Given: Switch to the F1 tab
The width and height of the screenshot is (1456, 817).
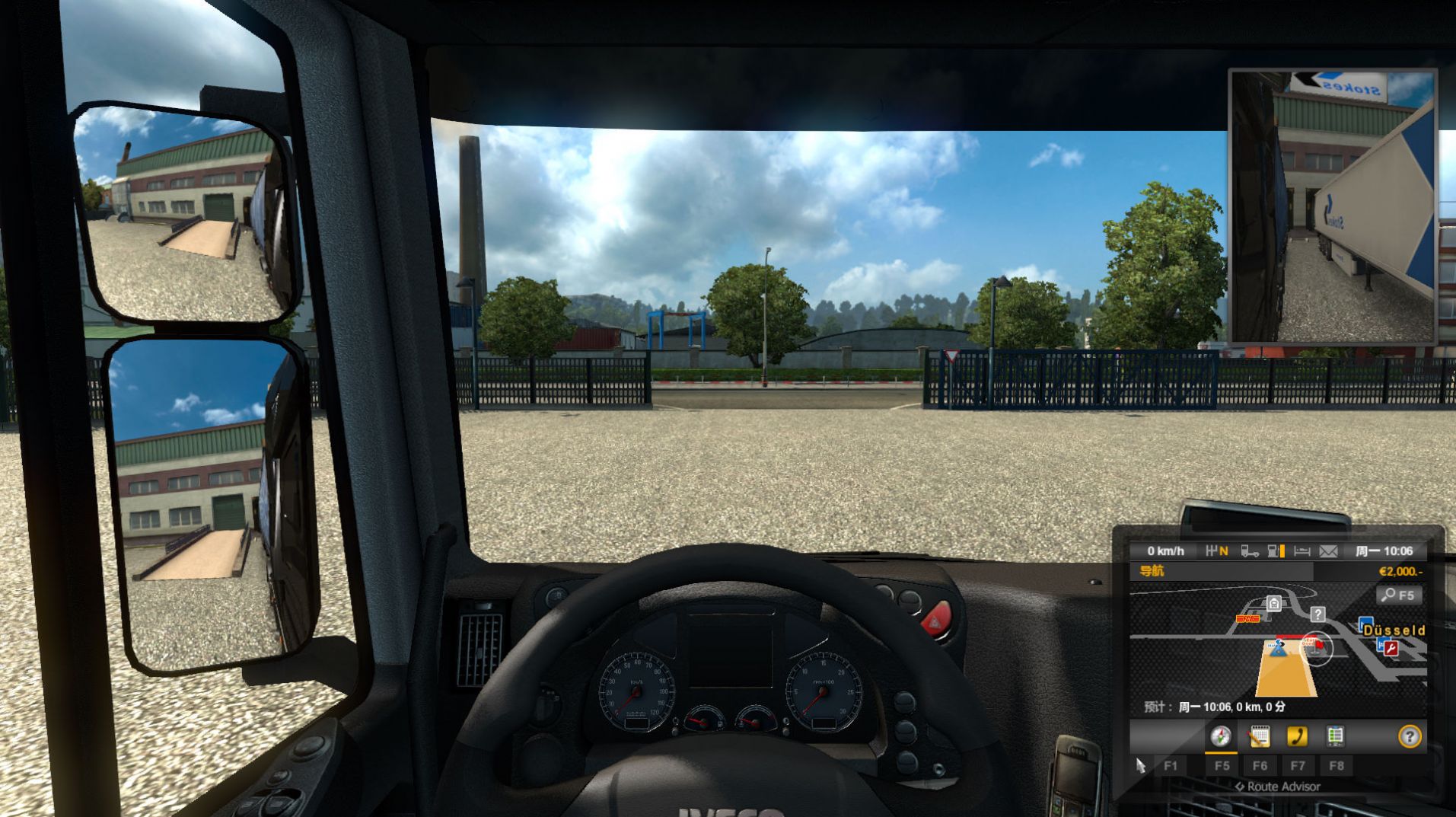Looking at the screenshot, I should (1170, 765).
